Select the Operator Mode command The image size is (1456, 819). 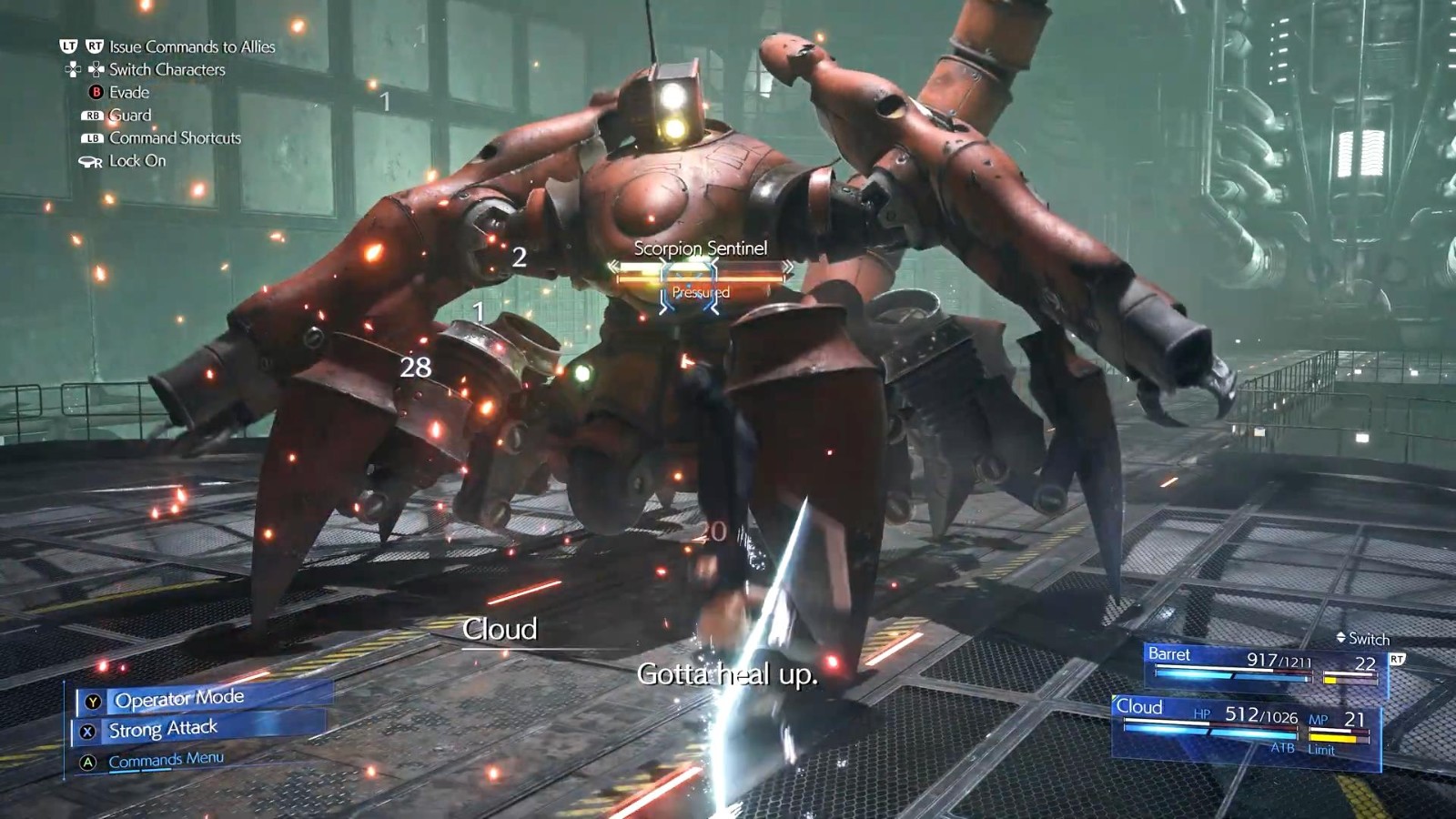click(x=179, y=699)
